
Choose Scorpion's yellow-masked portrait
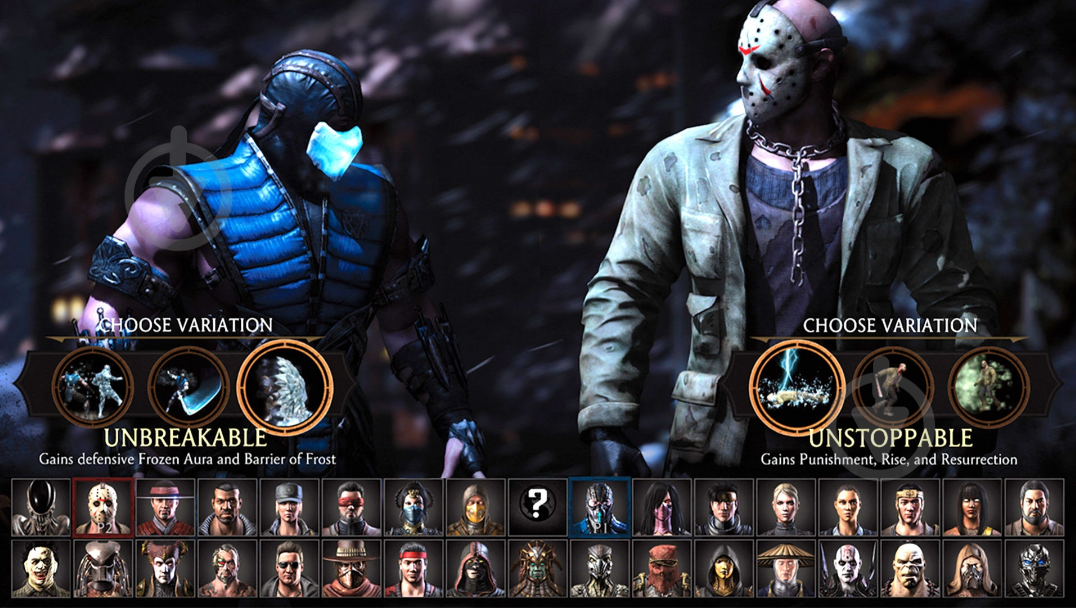(x=475, y=507)
